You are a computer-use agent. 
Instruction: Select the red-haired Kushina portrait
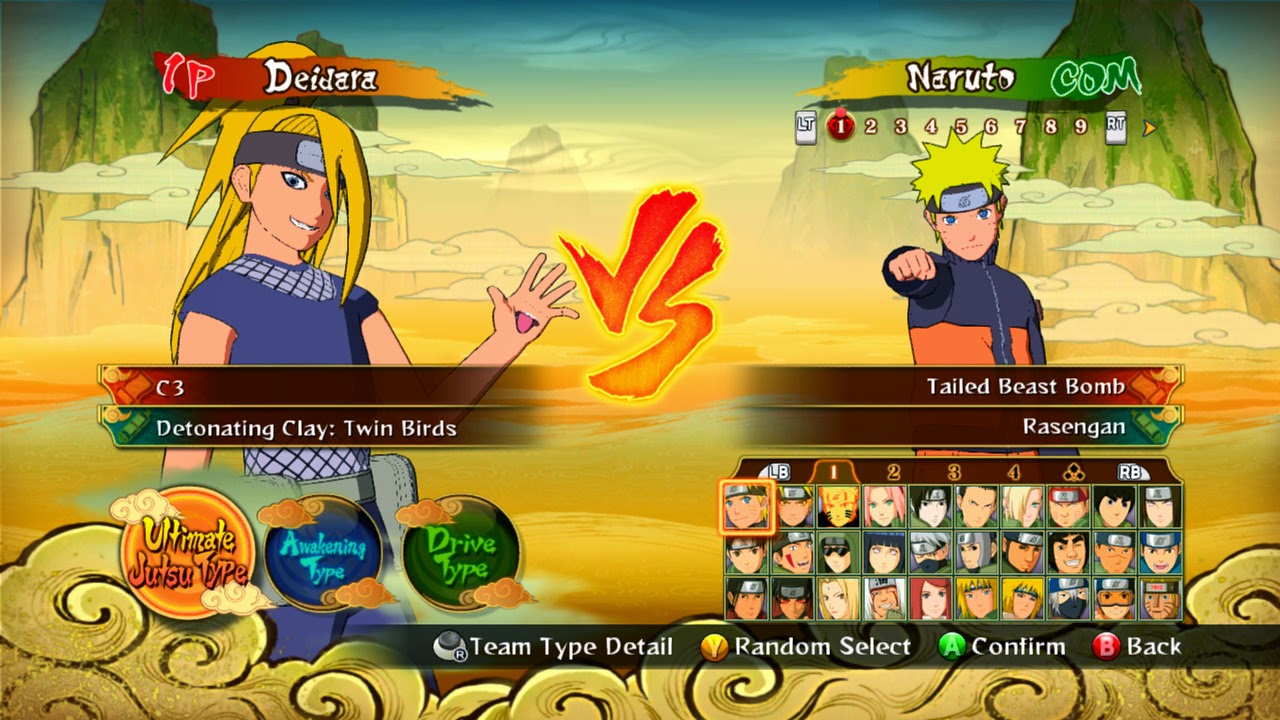[930, 598]
